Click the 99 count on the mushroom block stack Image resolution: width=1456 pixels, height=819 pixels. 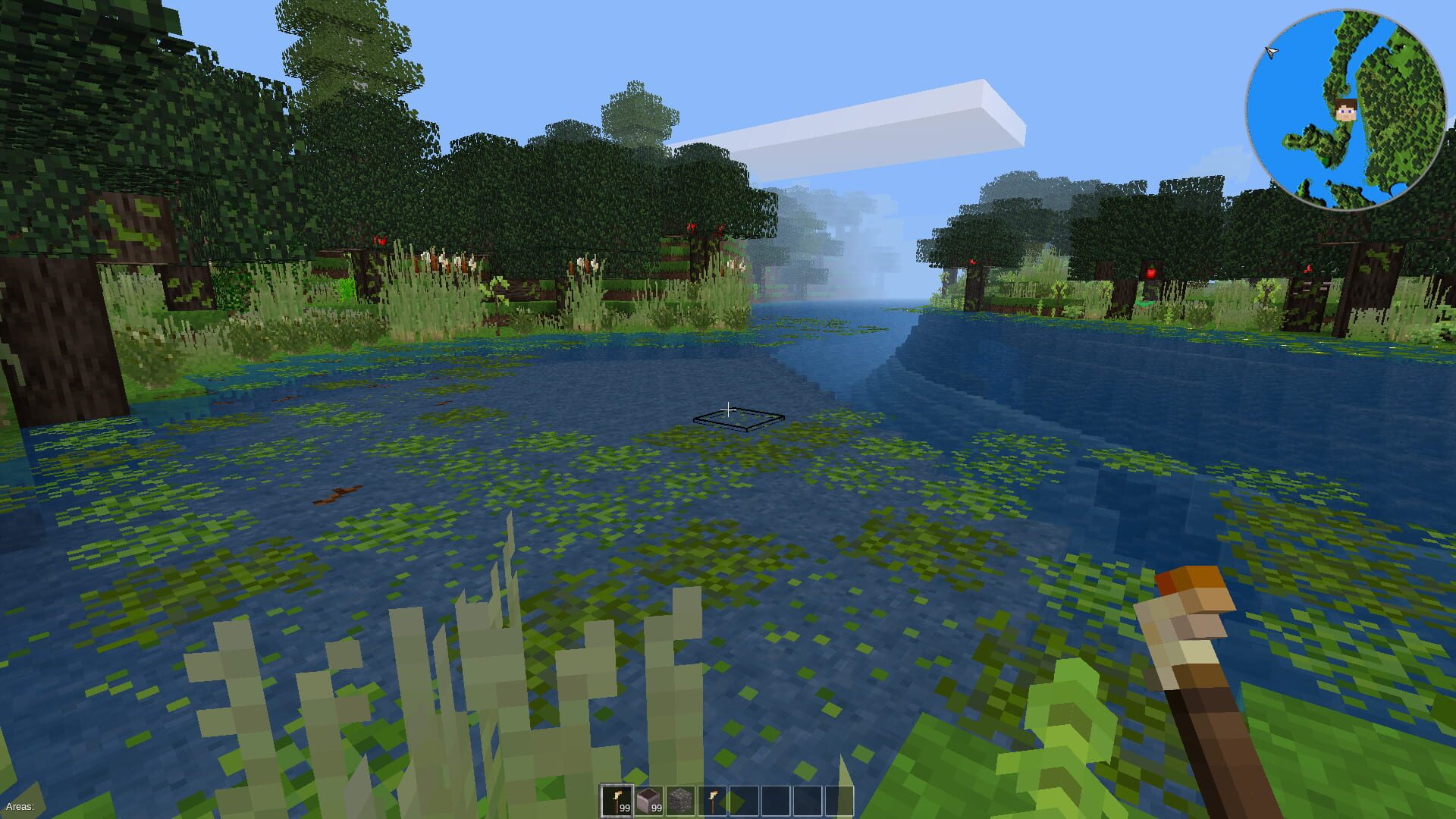tap(657, 808)
